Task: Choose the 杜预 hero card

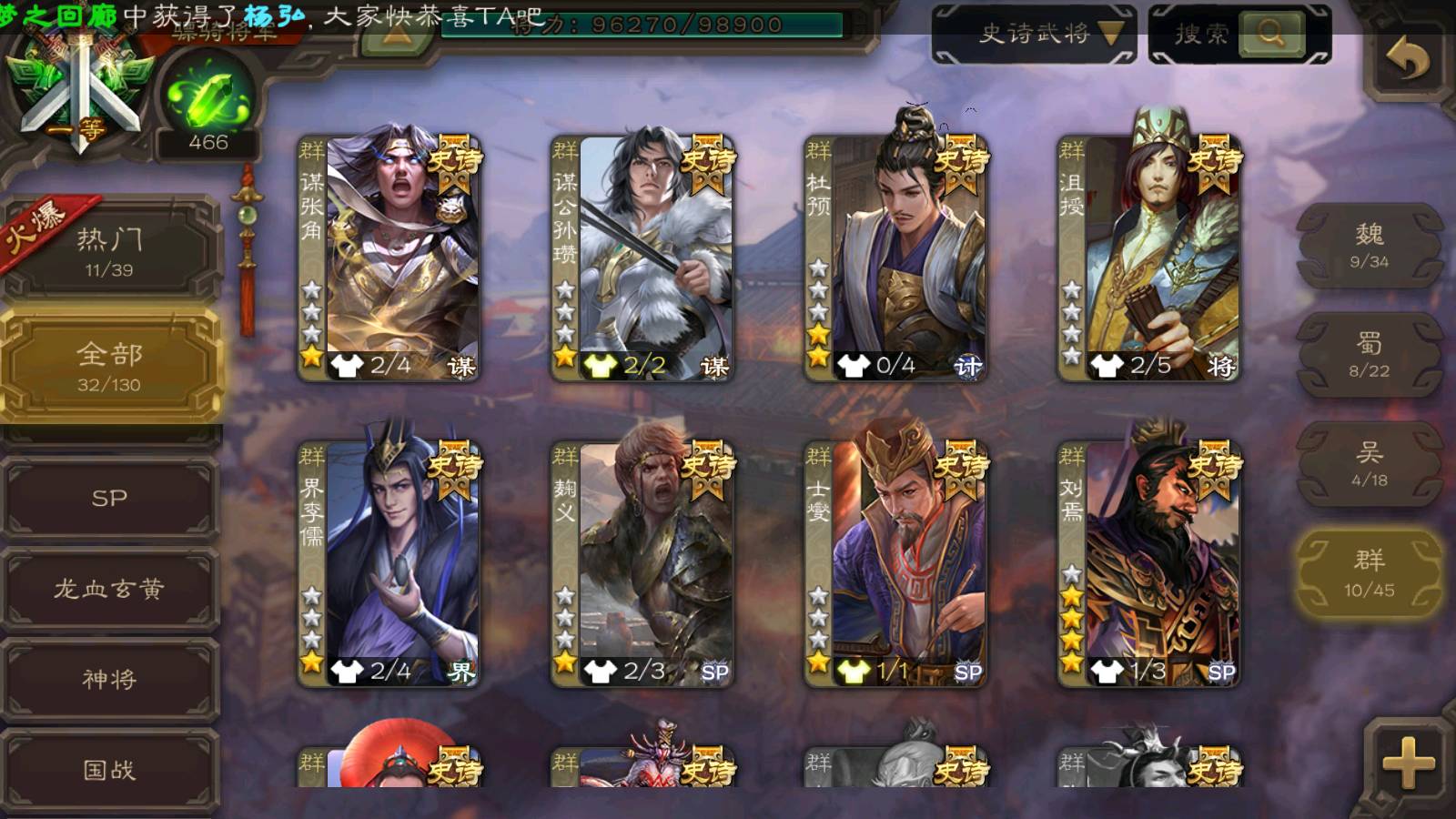Action: coord(896,258)
